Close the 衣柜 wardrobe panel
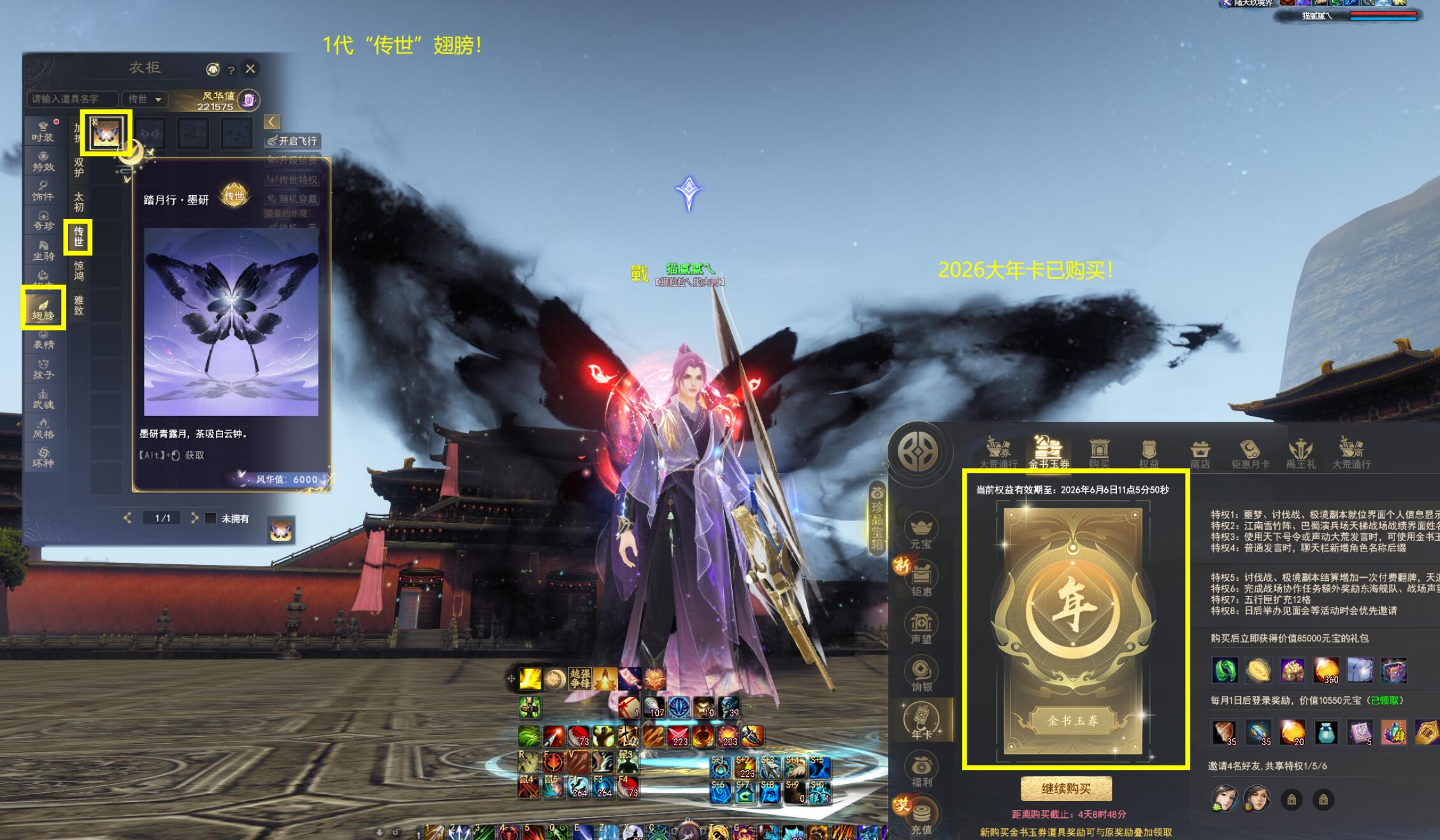This screenshot has width=1440, height=840. click(250, 68)
